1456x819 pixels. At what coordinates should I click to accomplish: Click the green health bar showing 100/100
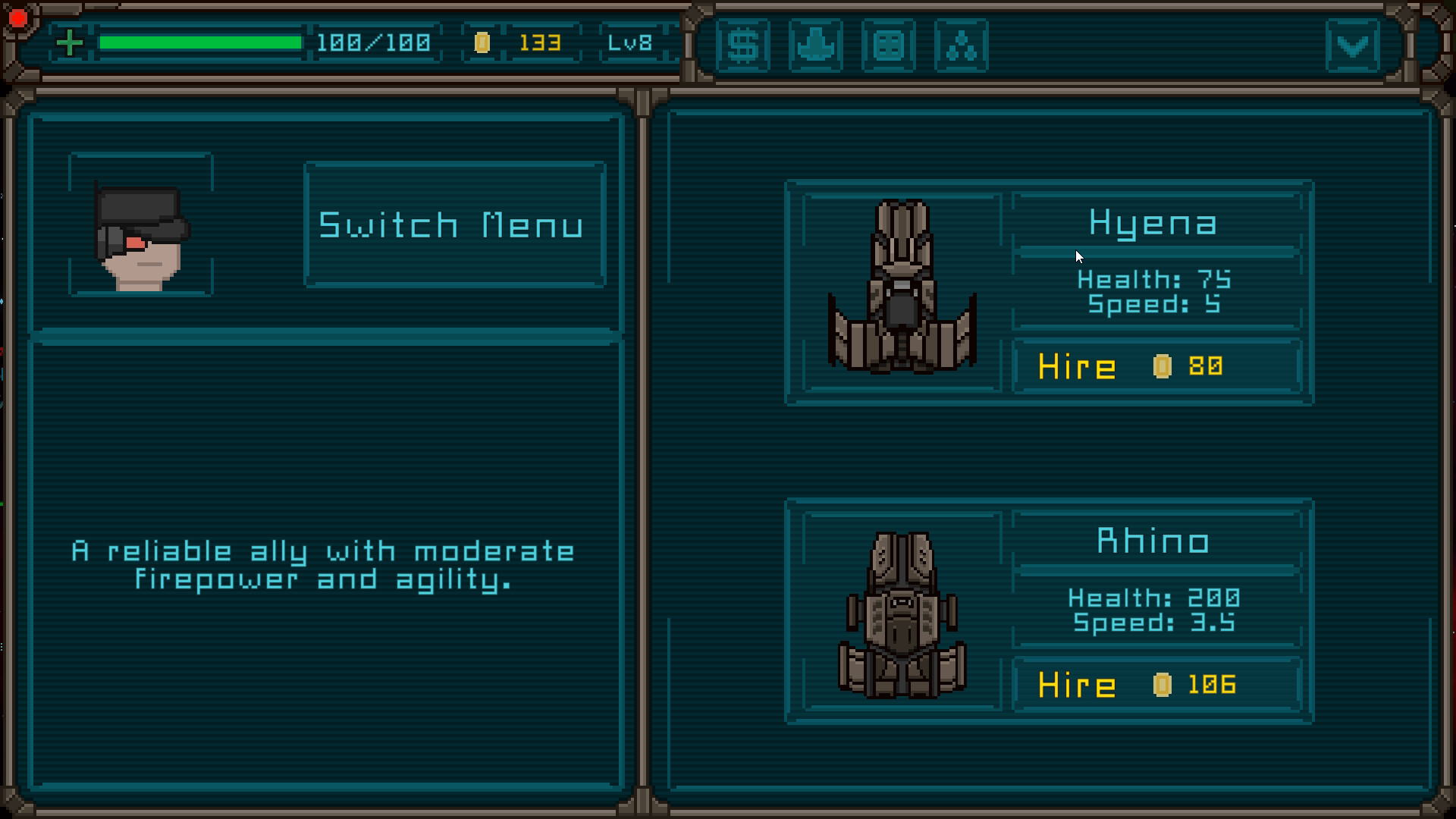pos(201,43)
